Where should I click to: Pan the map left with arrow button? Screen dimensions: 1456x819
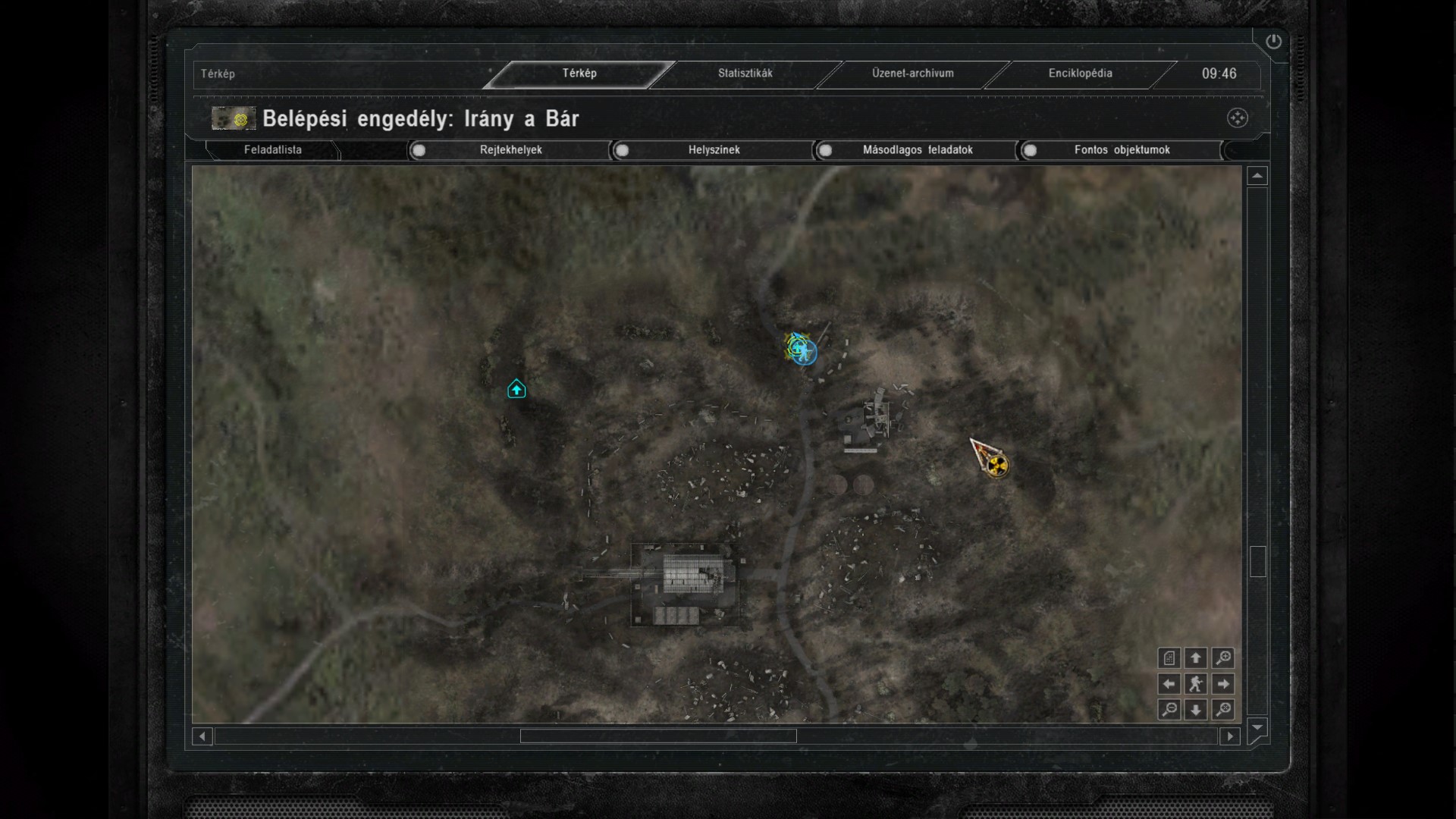click(1169, 684)
